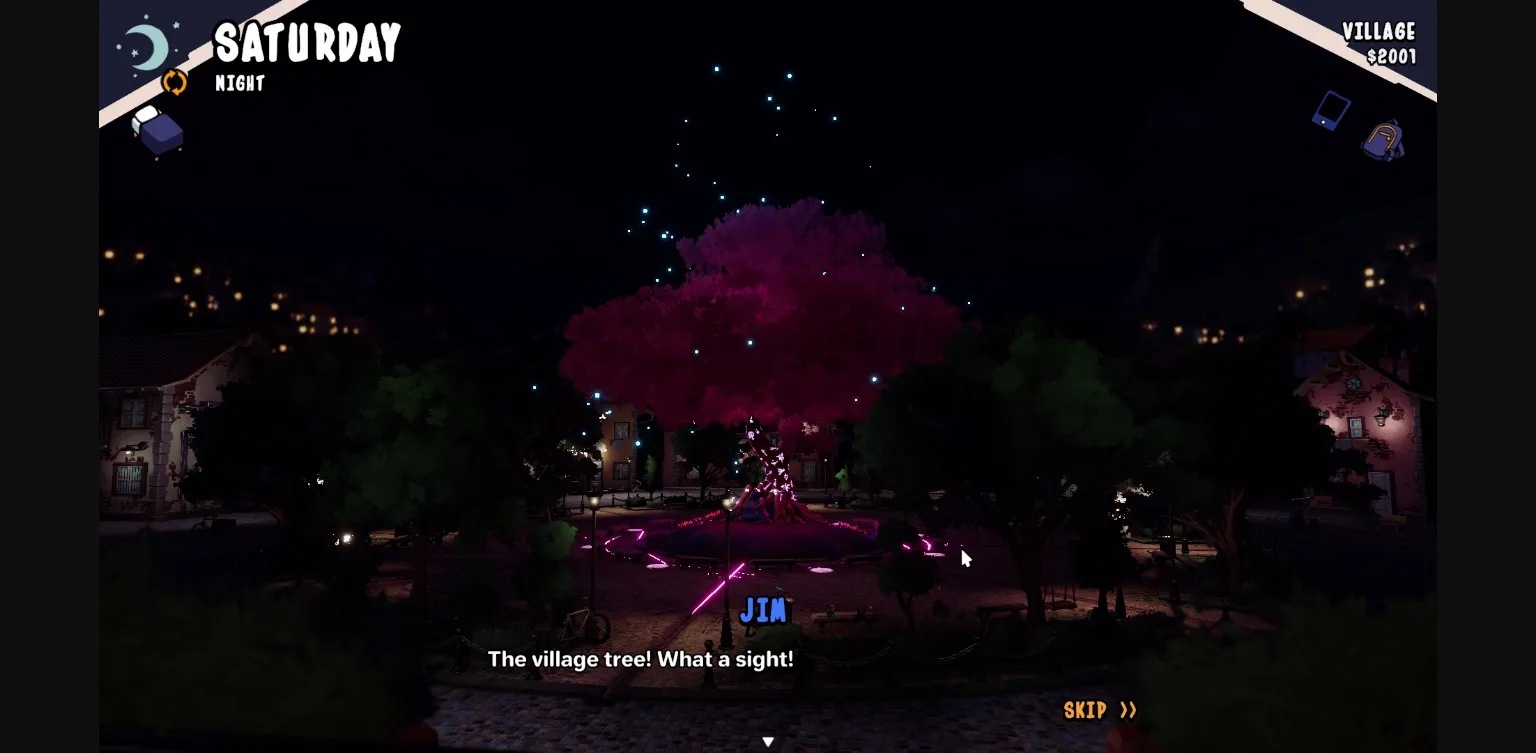
Task: Click SKIP to skip the dialogue
Action: click(1083, 710)
